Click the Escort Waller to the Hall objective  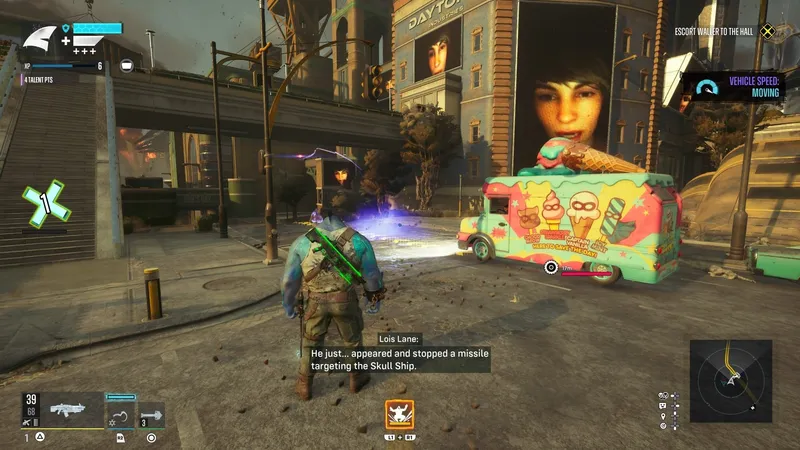point(714,31)
